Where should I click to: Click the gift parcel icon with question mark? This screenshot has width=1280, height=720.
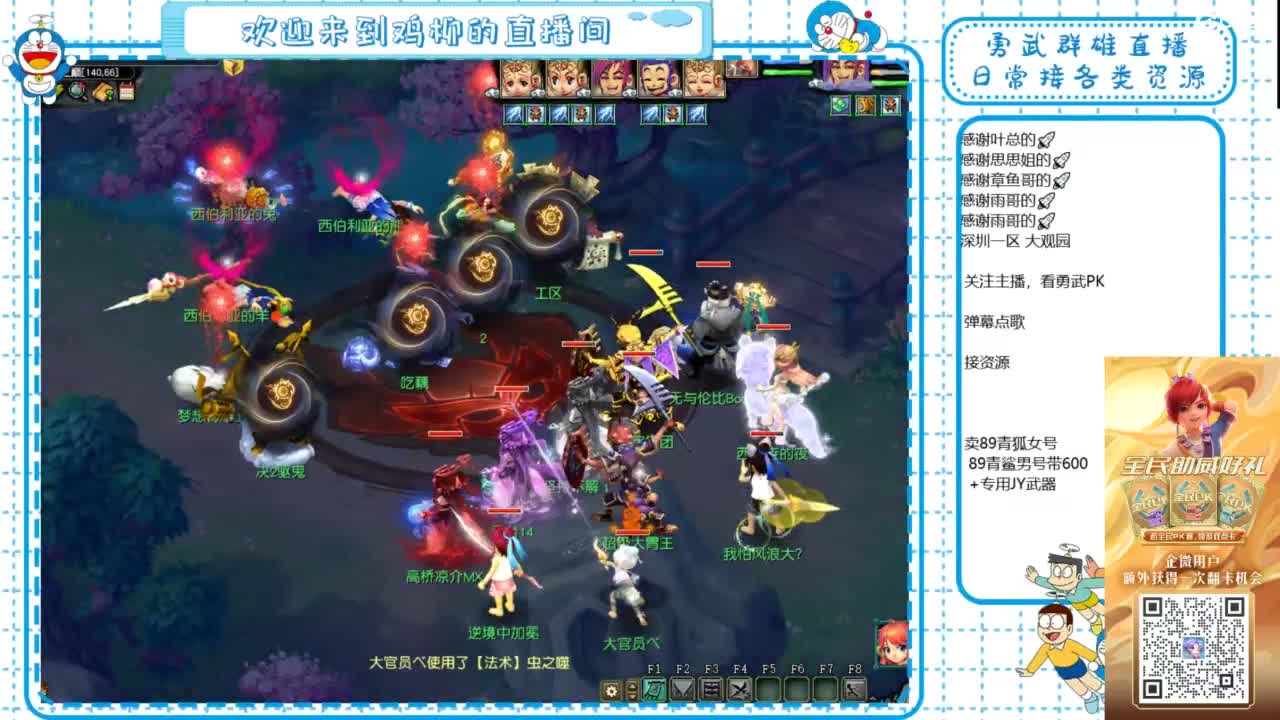[x=101, y=91]
